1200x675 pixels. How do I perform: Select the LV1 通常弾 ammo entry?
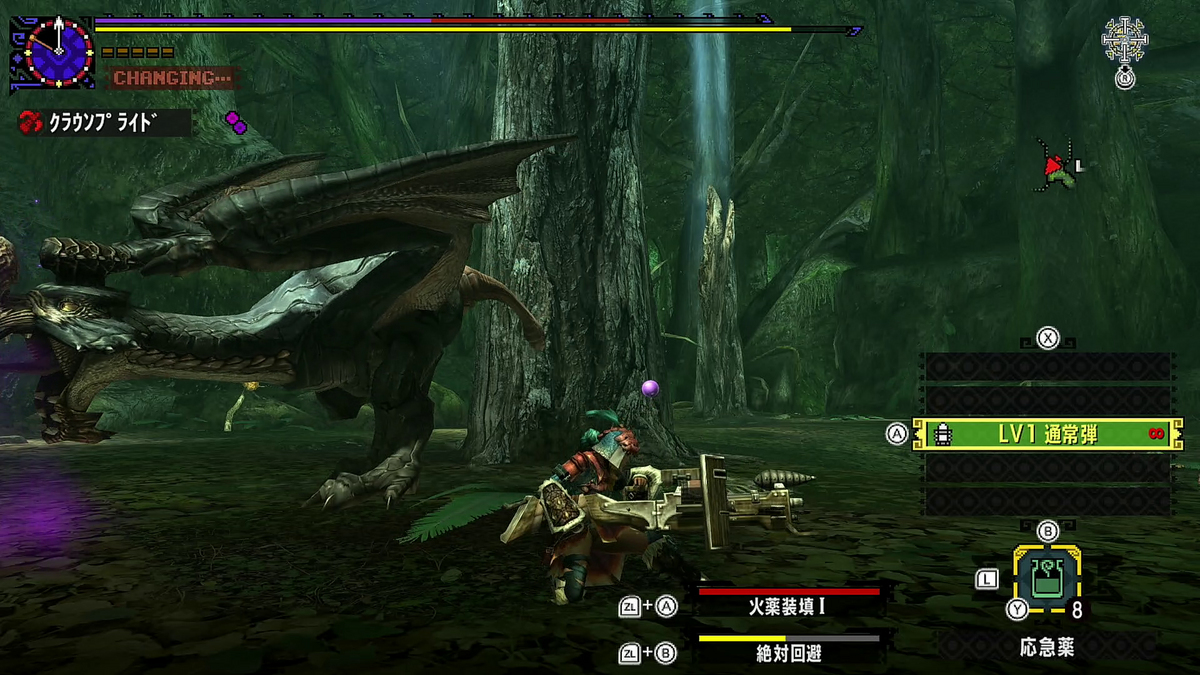click(1047, 434)
